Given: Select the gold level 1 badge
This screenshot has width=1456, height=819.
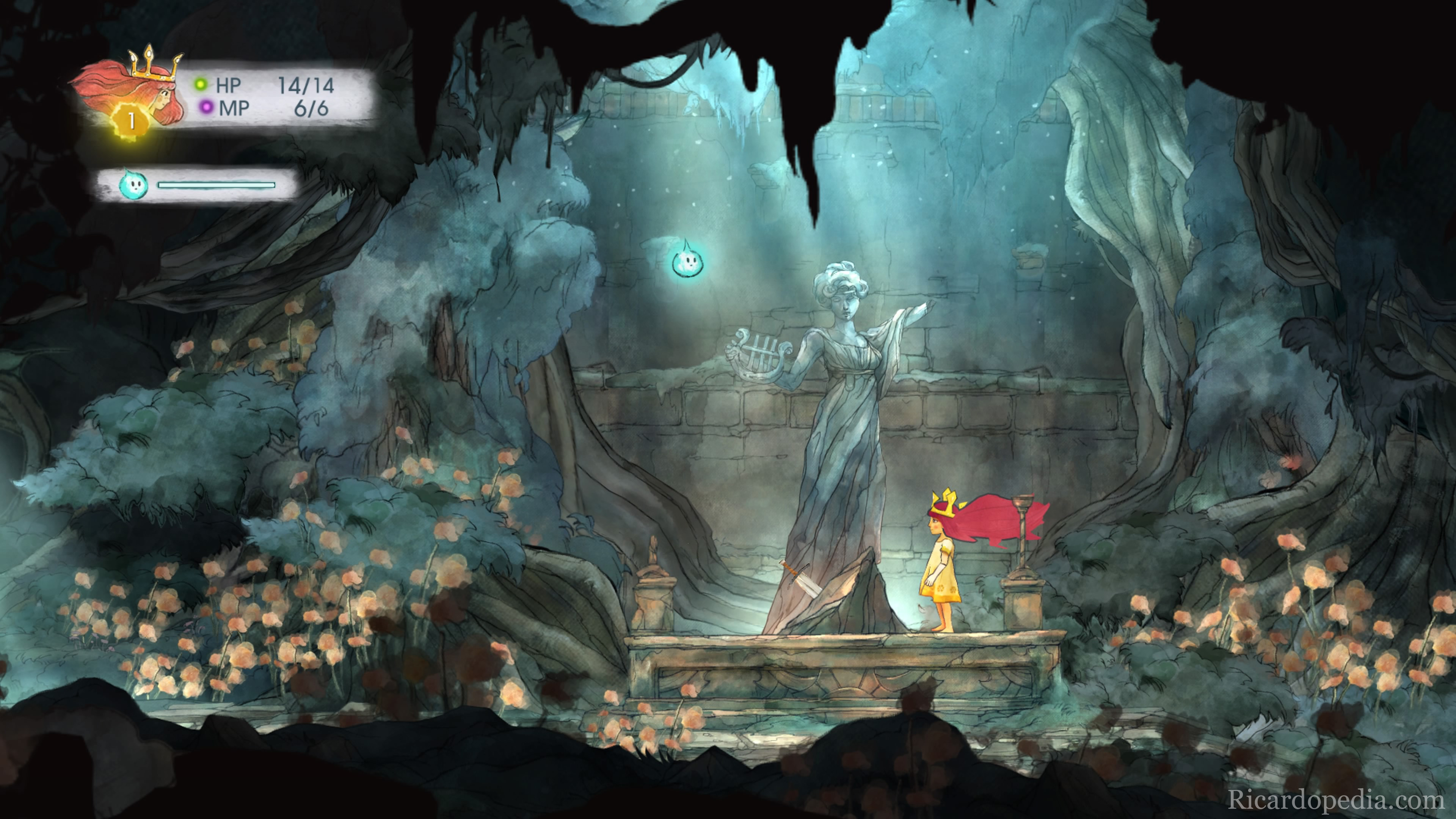Looking at the screenshot, I should [131, 121].
